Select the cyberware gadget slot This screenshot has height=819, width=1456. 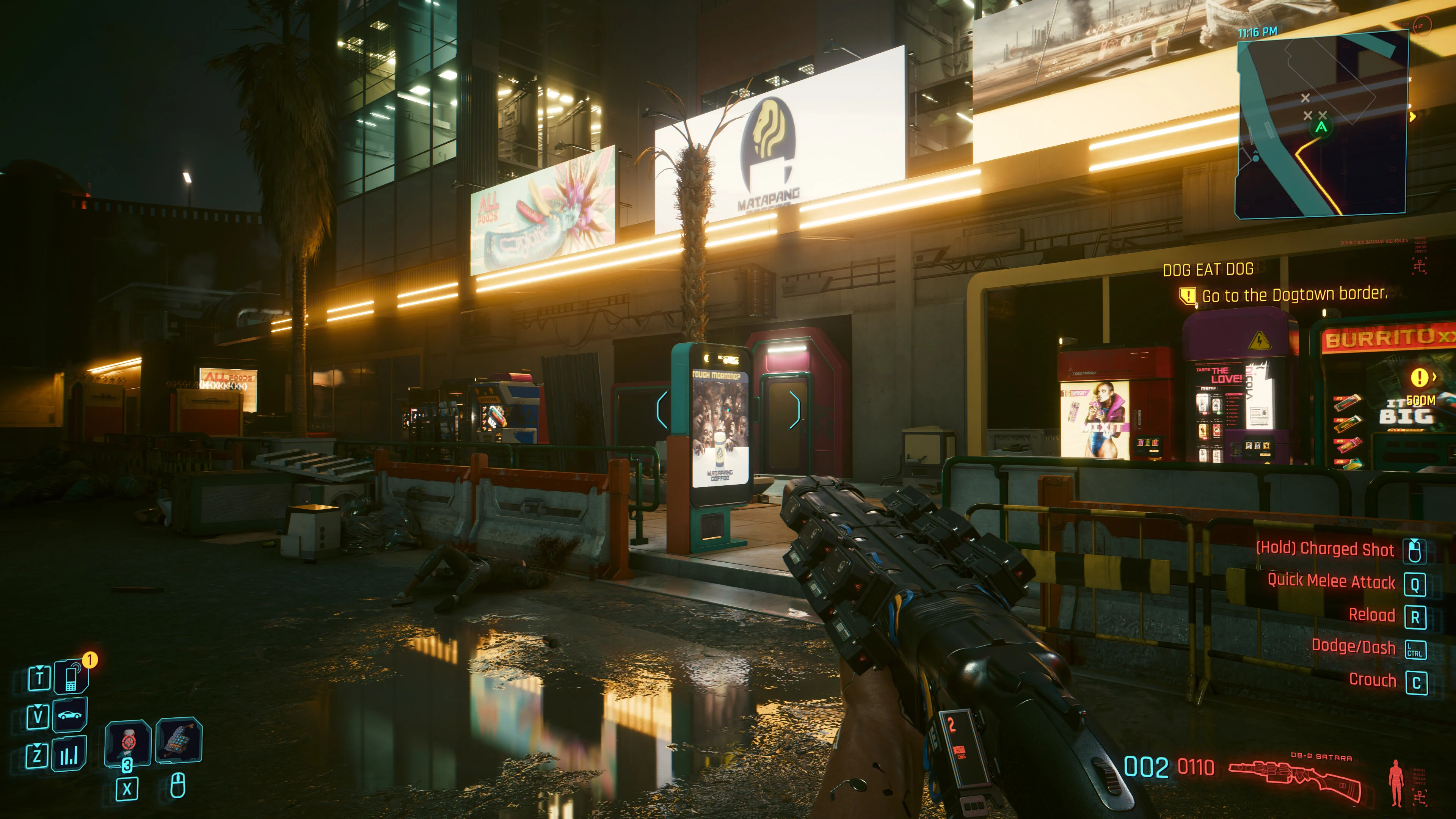point(179,741)
